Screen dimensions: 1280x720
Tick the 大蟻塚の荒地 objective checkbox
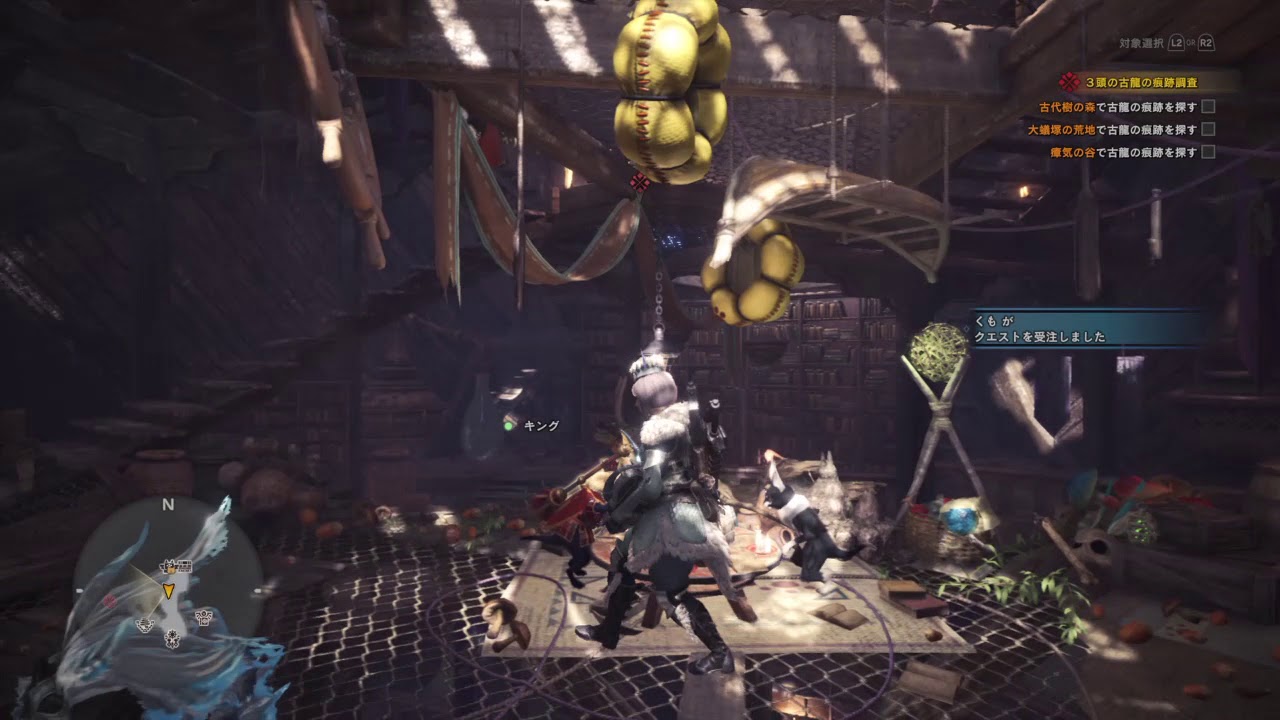click(x=1208, y=129)
